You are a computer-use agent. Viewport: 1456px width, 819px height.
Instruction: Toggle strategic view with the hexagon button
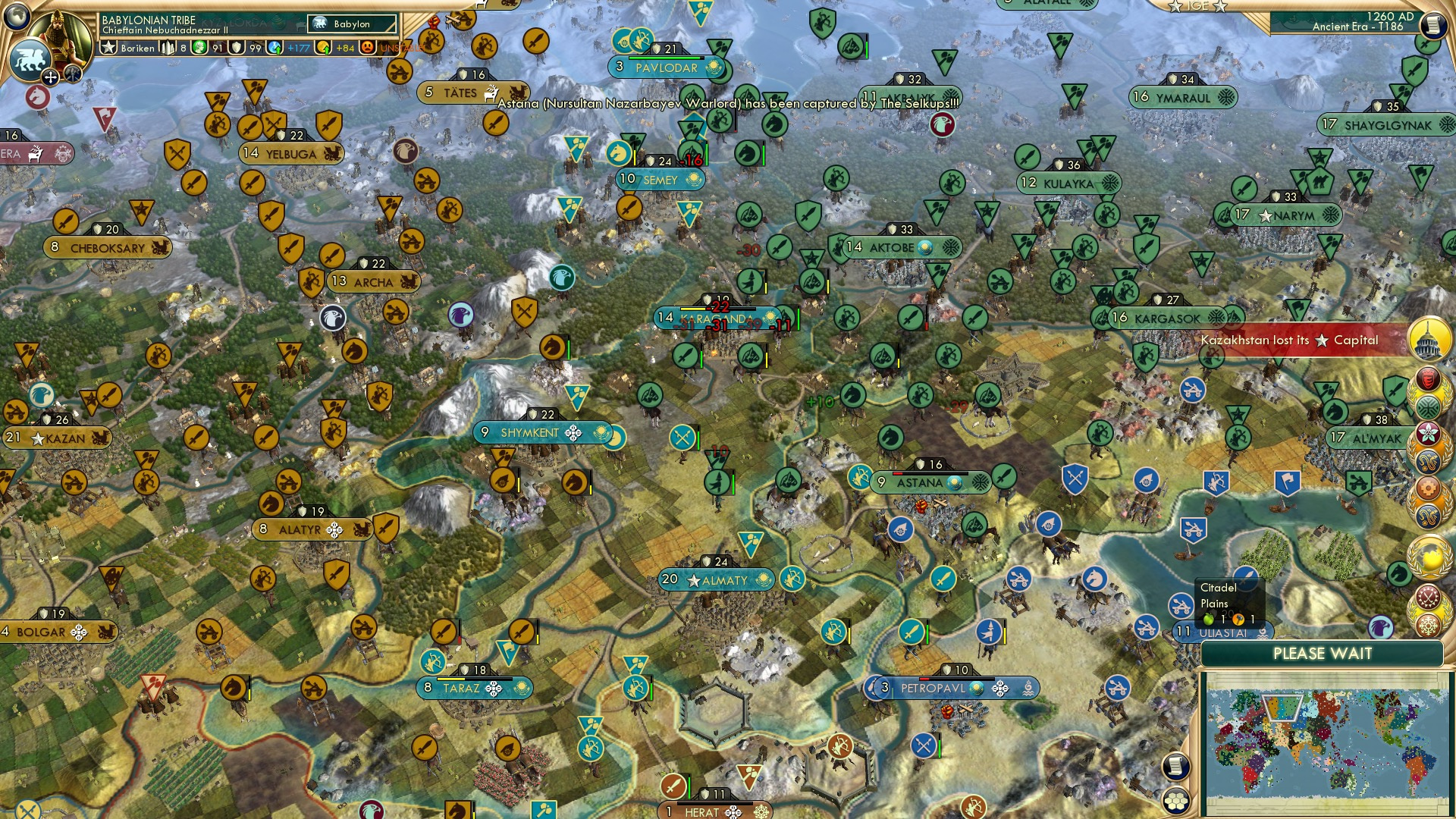[x=1176, y=802]
